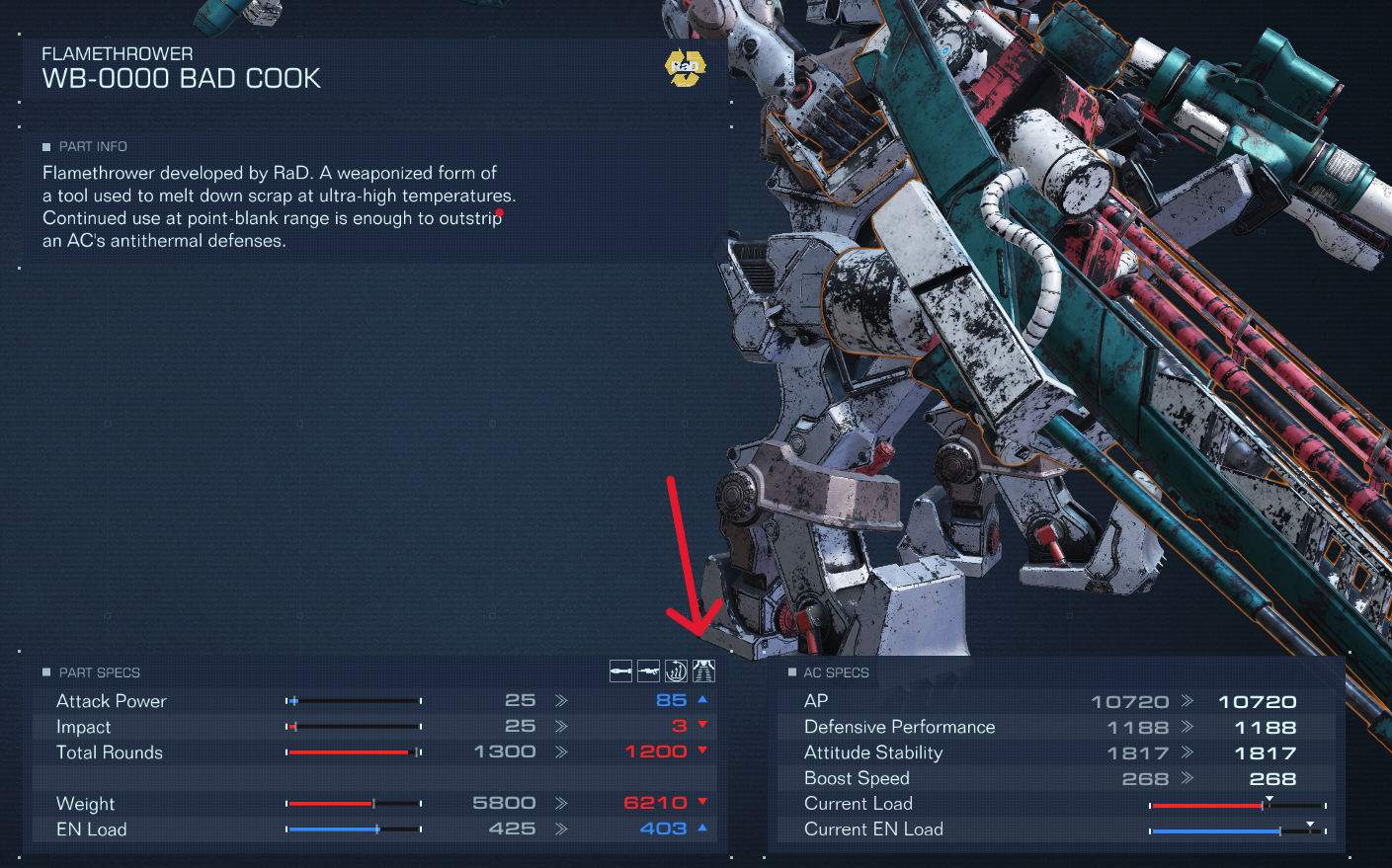Click the RaD manufacturer logo
The height and width of the screenshot is (868, 1392).
(x=685, y=67)
